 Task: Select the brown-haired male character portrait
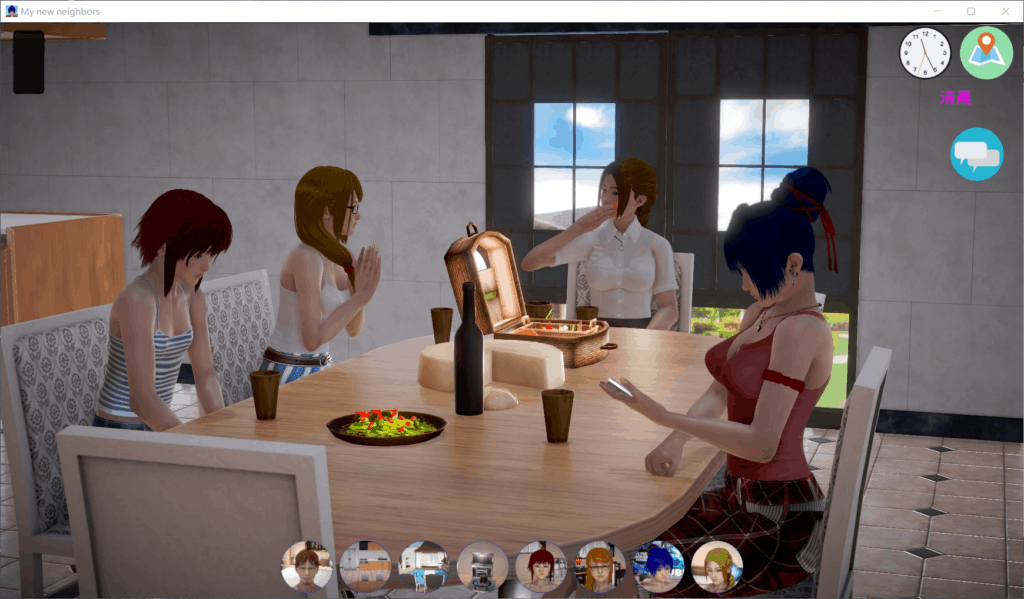tap(307, 566)
